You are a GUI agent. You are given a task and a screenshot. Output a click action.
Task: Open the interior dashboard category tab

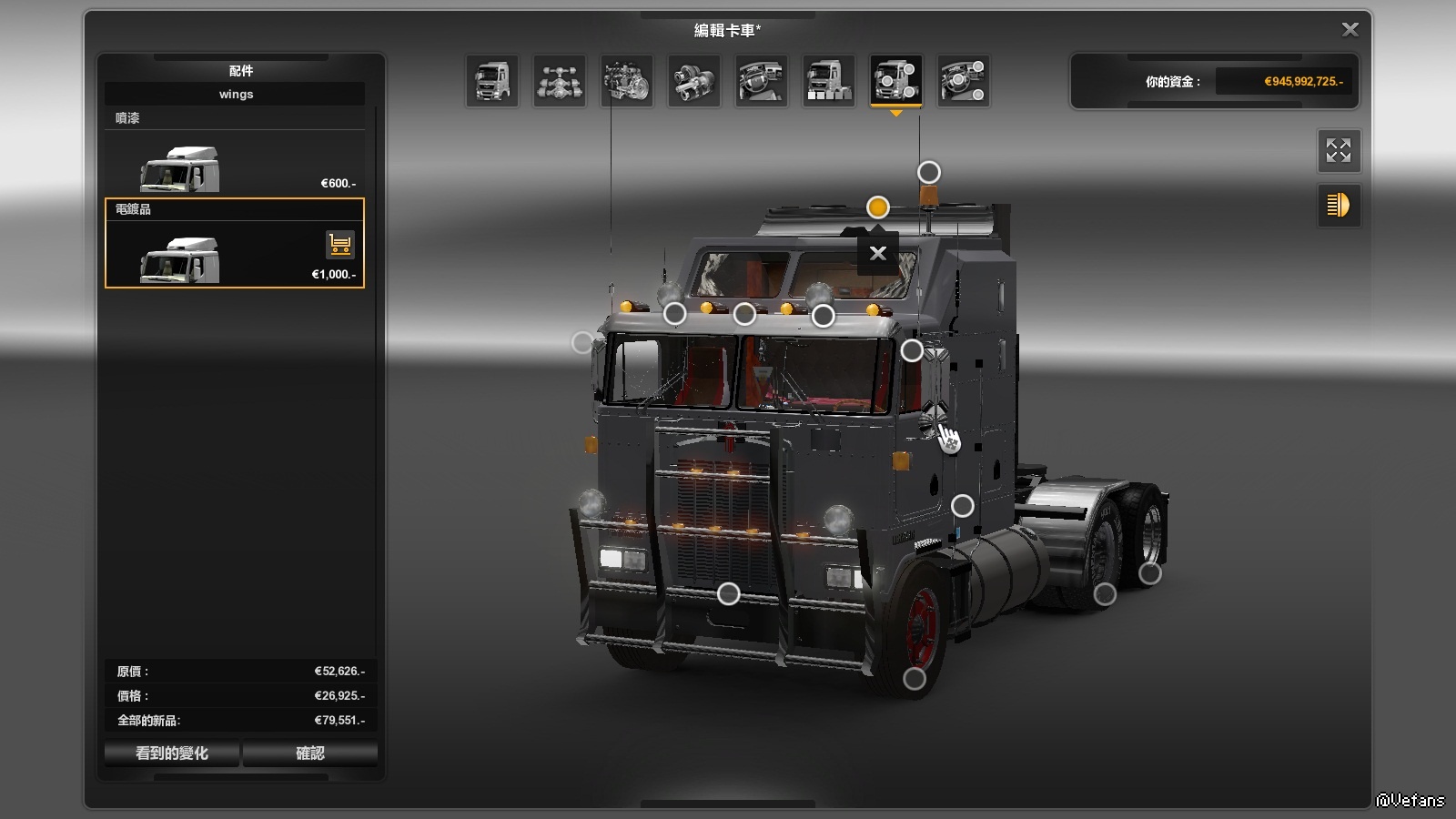click(762, 81)
